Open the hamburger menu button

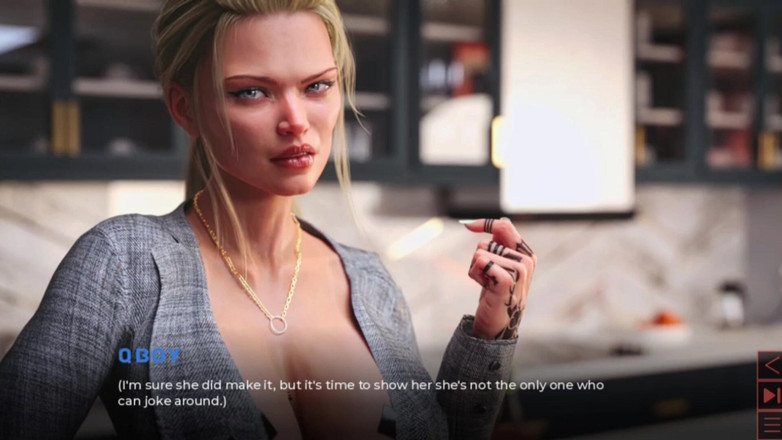coord(770,424)
